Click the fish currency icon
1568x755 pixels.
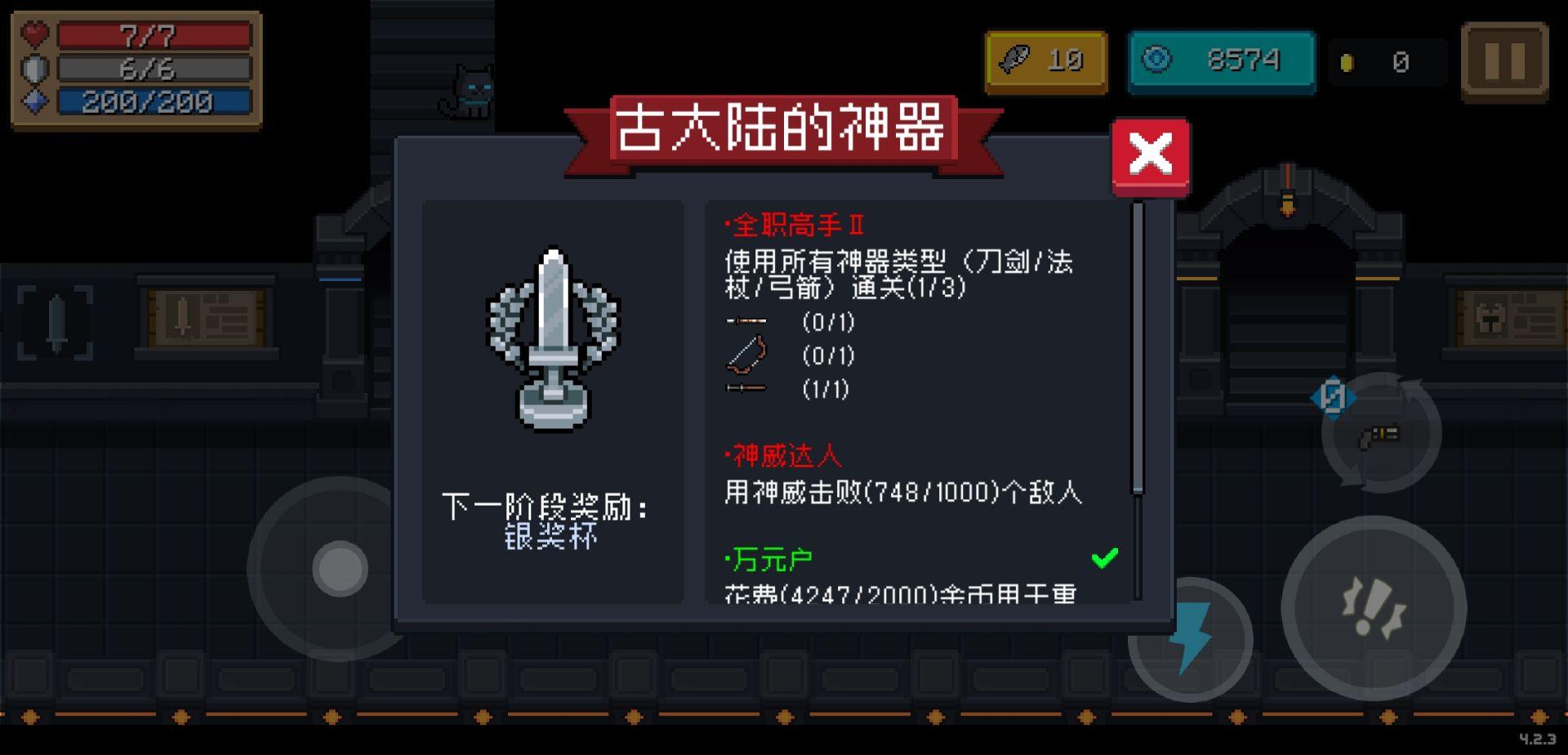(1015, 60)
